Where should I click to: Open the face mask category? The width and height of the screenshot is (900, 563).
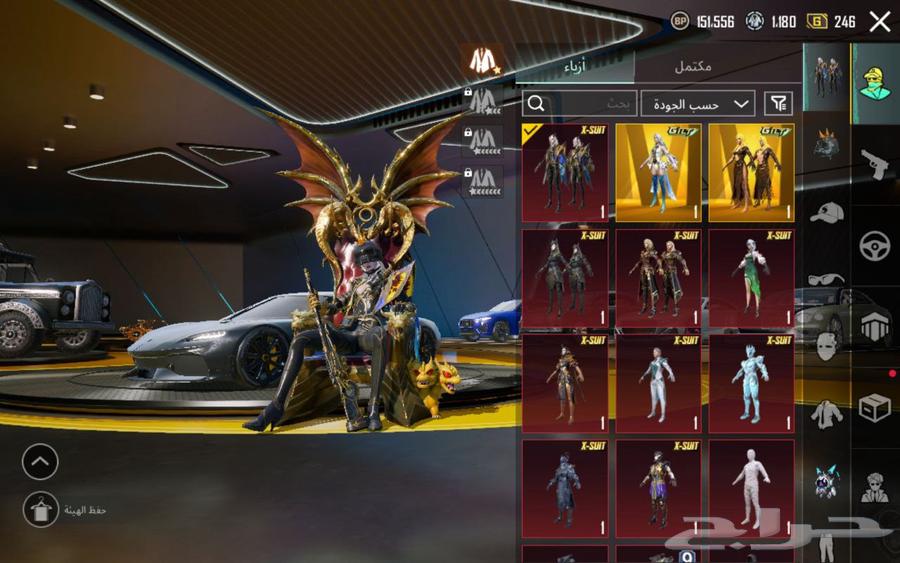tap(826, 347)
